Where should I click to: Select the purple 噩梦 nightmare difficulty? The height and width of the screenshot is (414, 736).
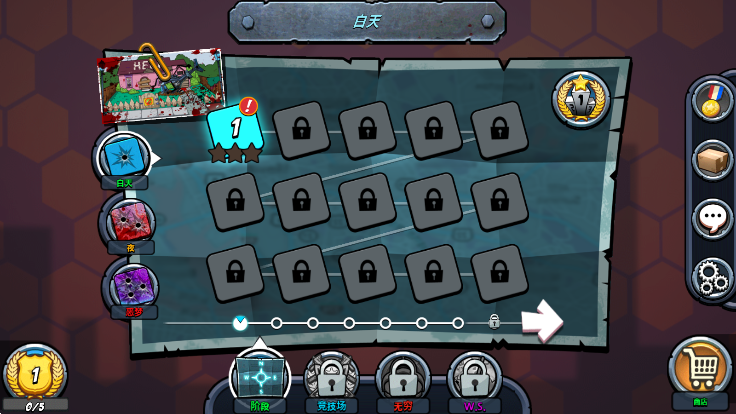tap(130, 285)
